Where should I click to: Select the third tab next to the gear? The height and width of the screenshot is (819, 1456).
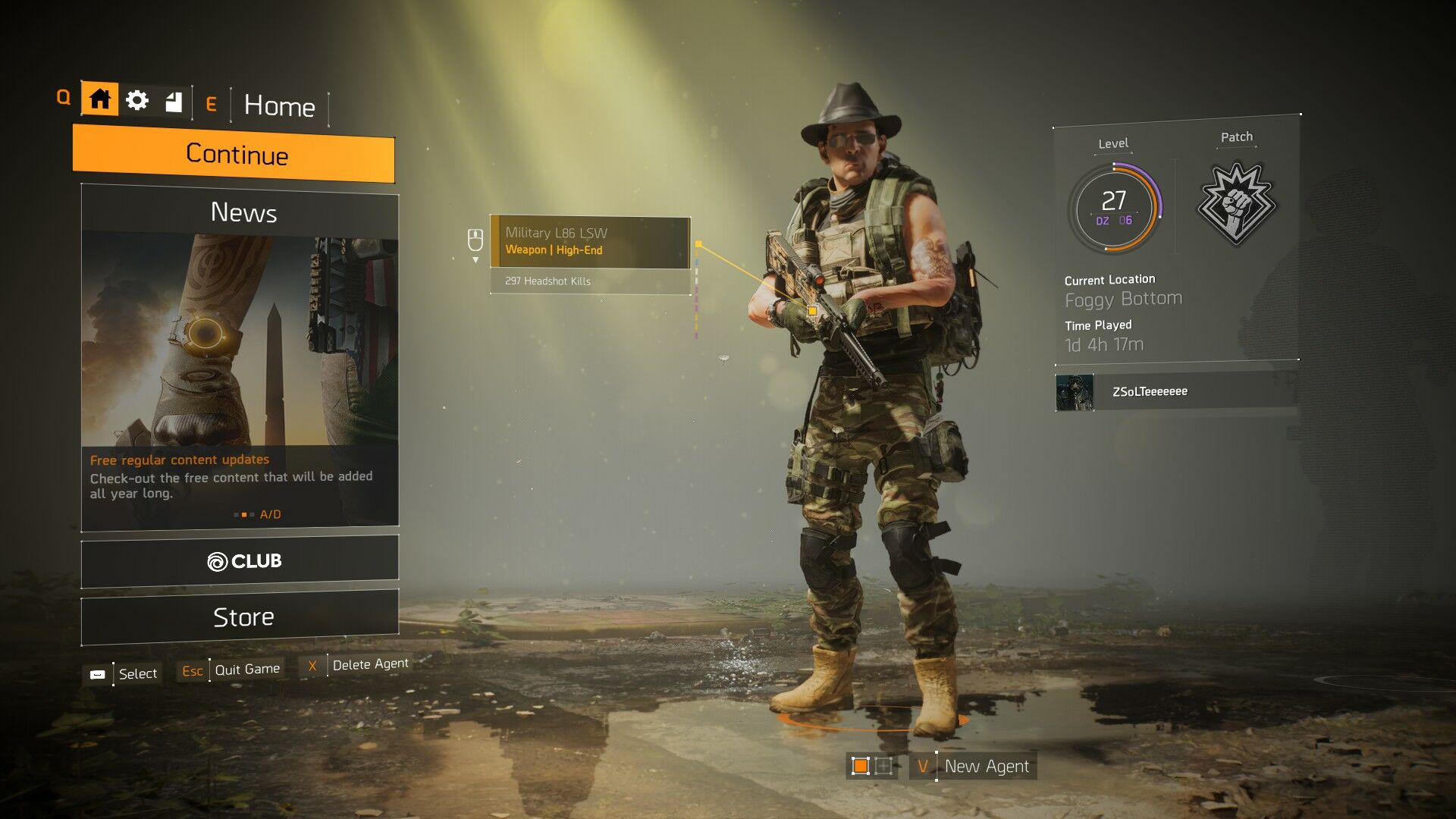[x=174, y=102]
